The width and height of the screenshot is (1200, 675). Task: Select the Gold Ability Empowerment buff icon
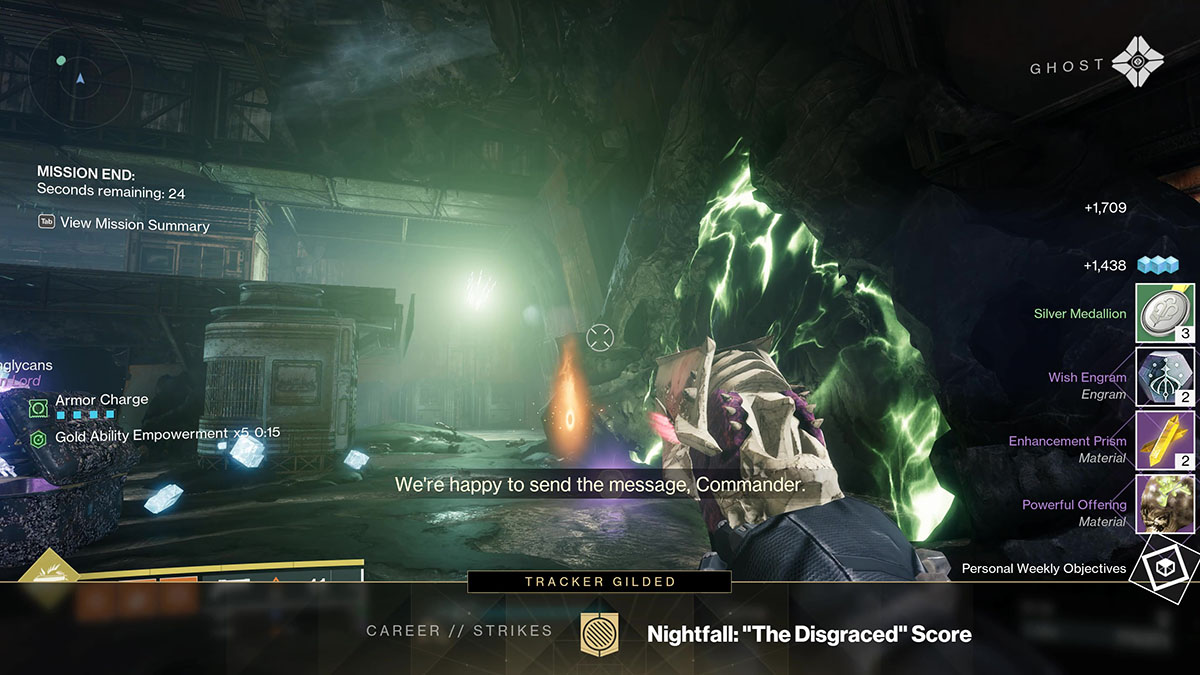coord(39,437)
